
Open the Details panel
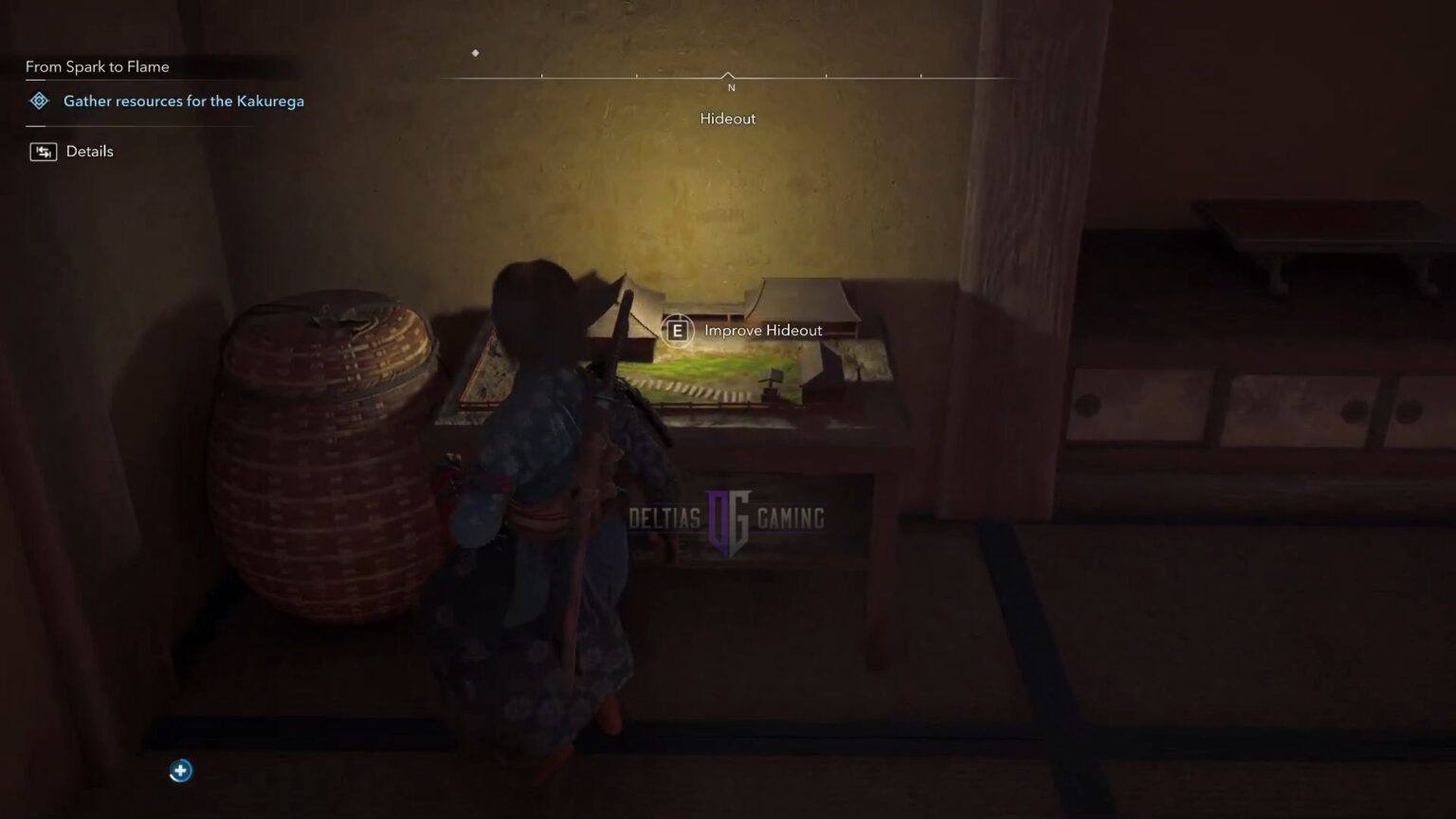(88, 151)
